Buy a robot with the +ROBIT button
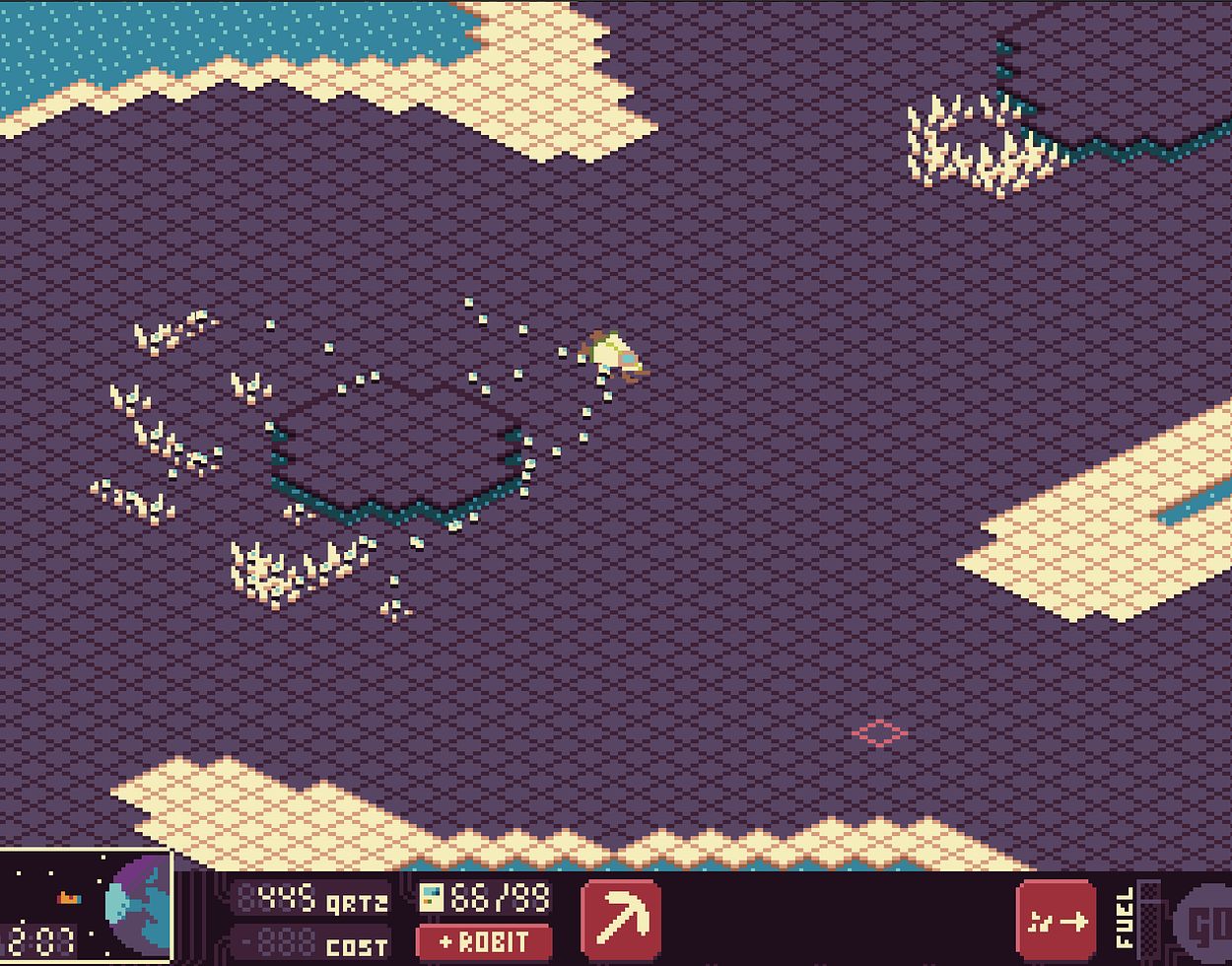 pyautogui.click(x=483, y=942)
